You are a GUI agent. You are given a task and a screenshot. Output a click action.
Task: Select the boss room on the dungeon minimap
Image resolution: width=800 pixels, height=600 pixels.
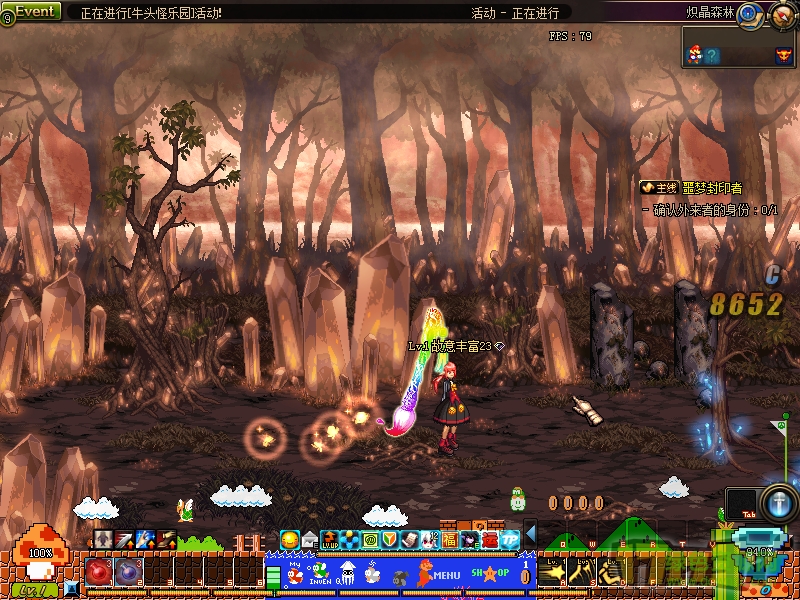click(784, 55)
